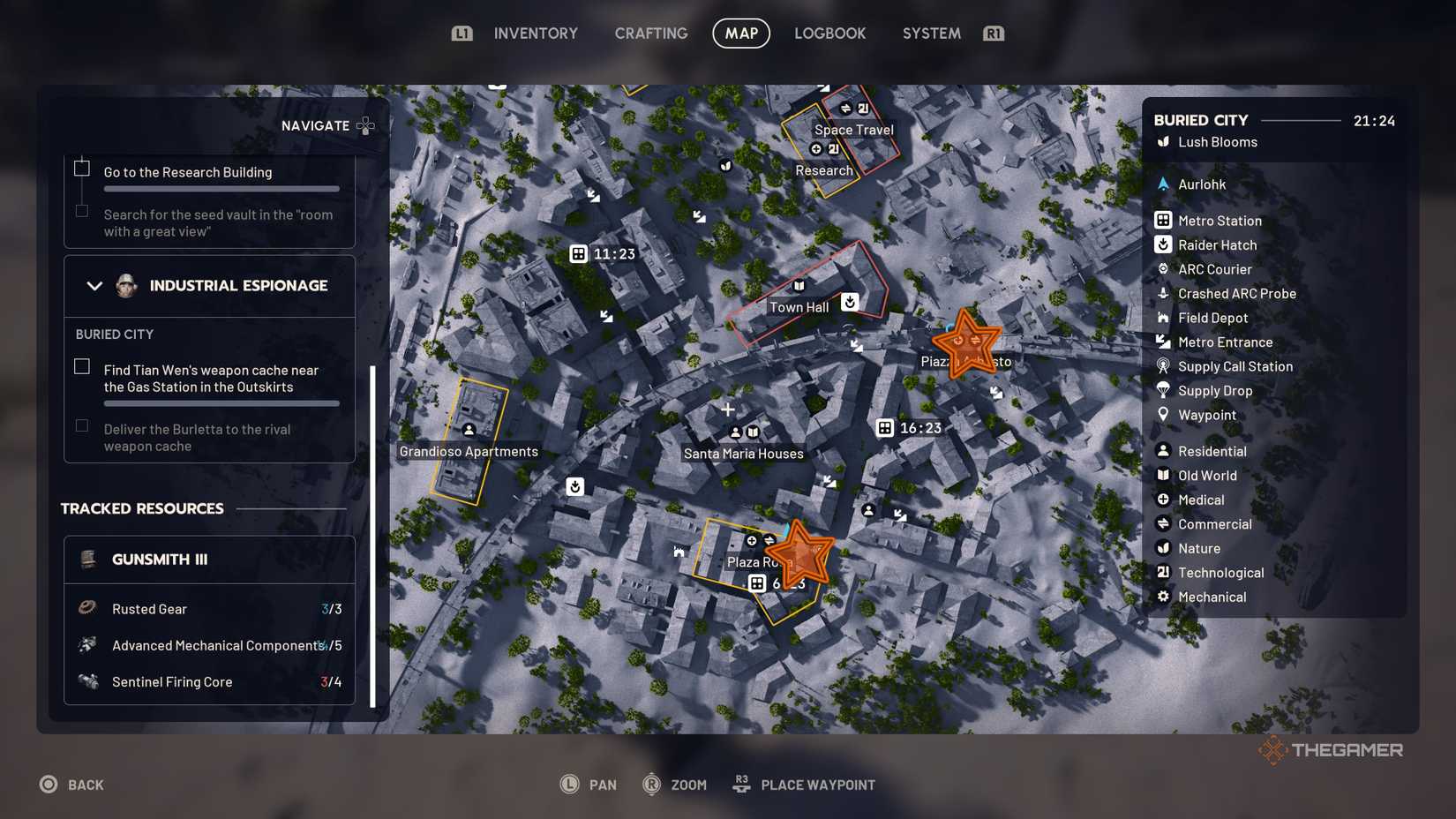This screenshot has height=819, width=1456.
Task: Switch to the LOGBOOK tab
Action: pos(829,33)
